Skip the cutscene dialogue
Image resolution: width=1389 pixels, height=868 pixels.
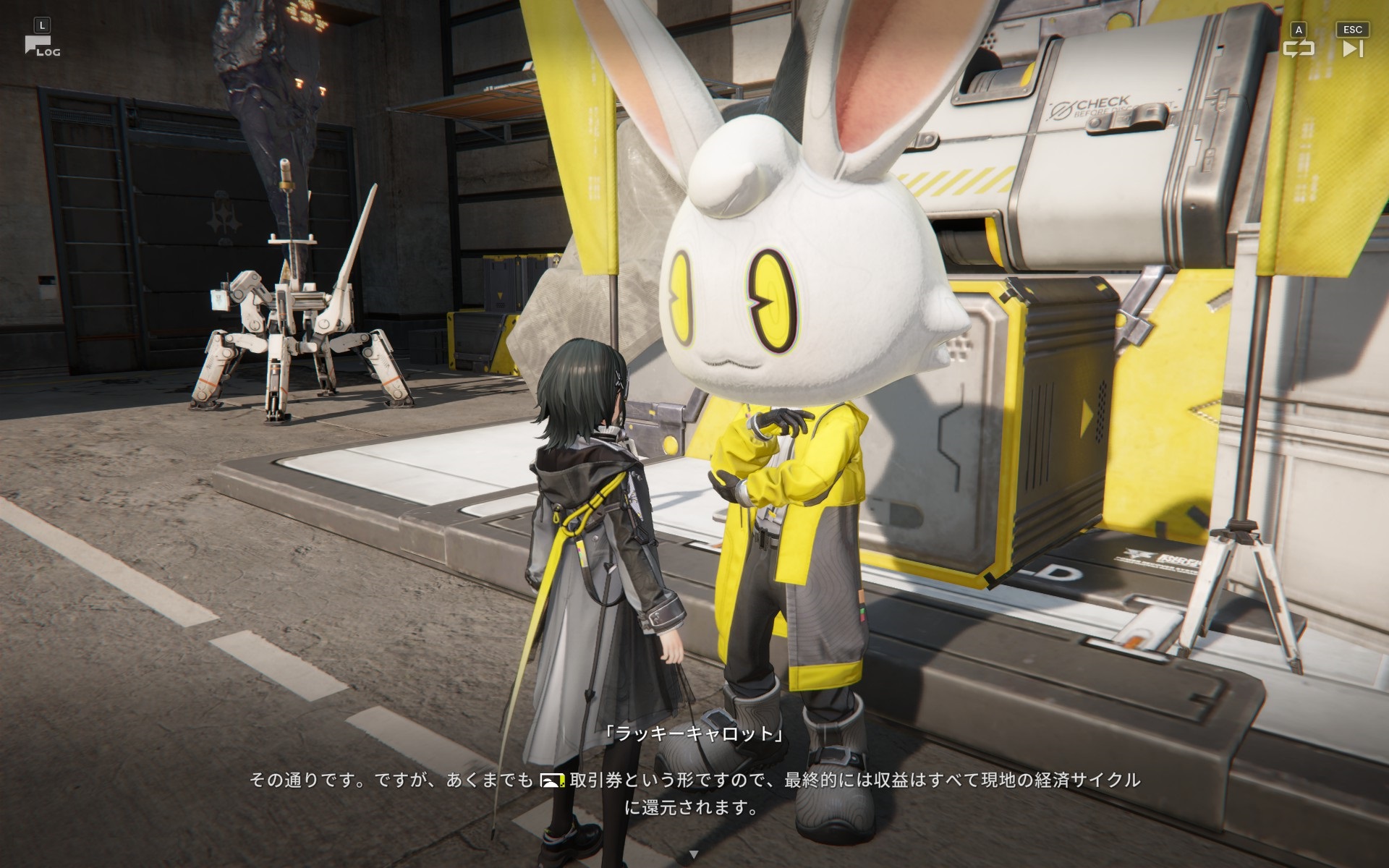point(1352,48)
